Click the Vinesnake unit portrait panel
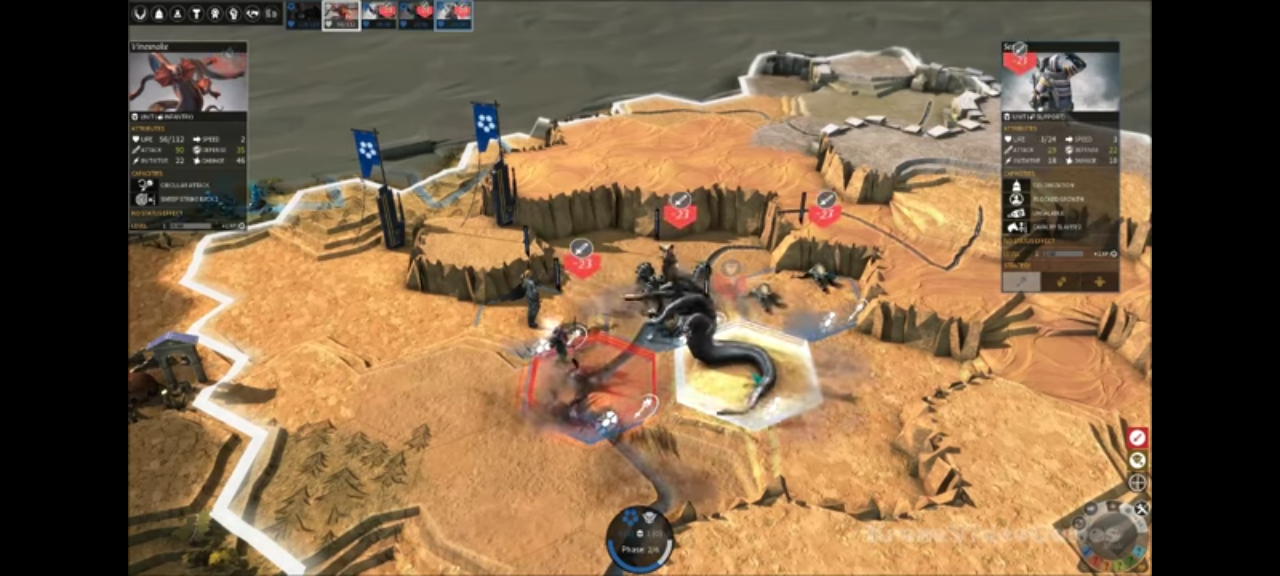This screenshot has height=576, width=1280. (x=188, y=82)
